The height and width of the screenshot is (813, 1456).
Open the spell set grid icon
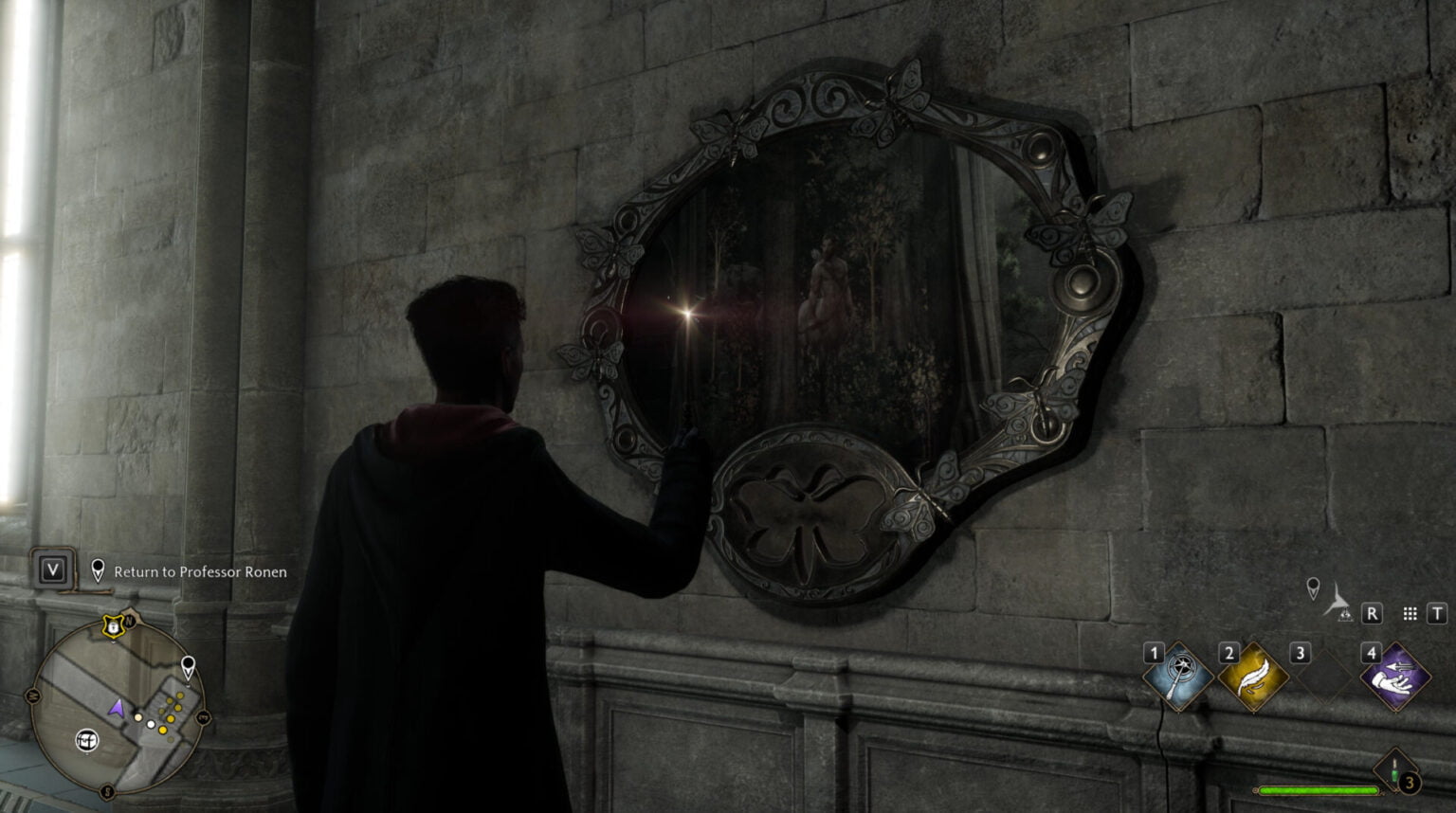1410,613
